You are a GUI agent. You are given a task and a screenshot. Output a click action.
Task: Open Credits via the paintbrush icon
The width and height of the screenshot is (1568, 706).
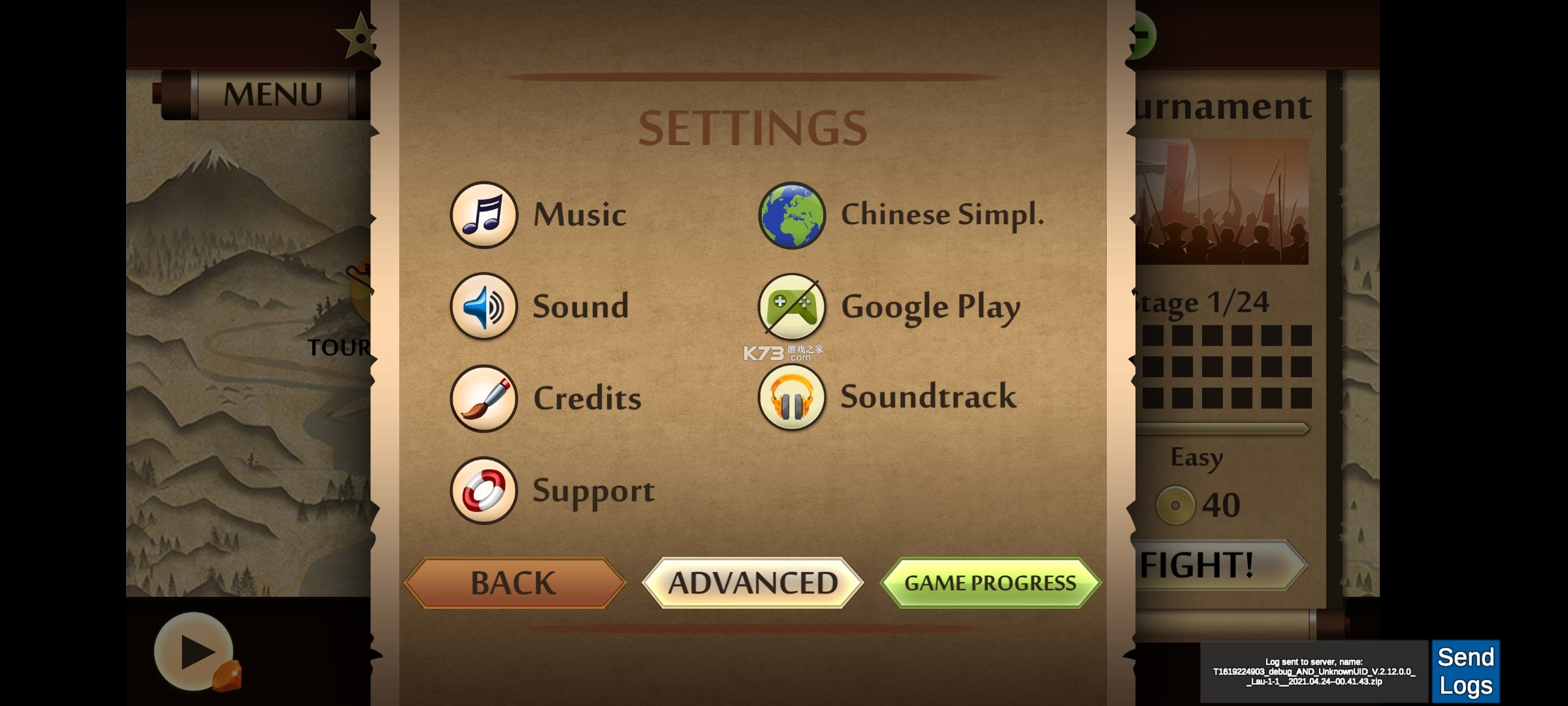pos(484,399)
